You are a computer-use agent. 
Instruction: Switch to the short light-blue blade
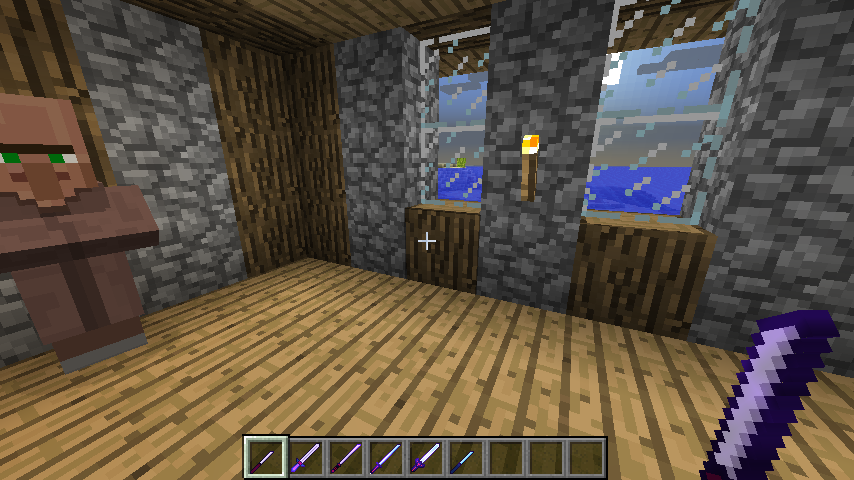point(466,457)
